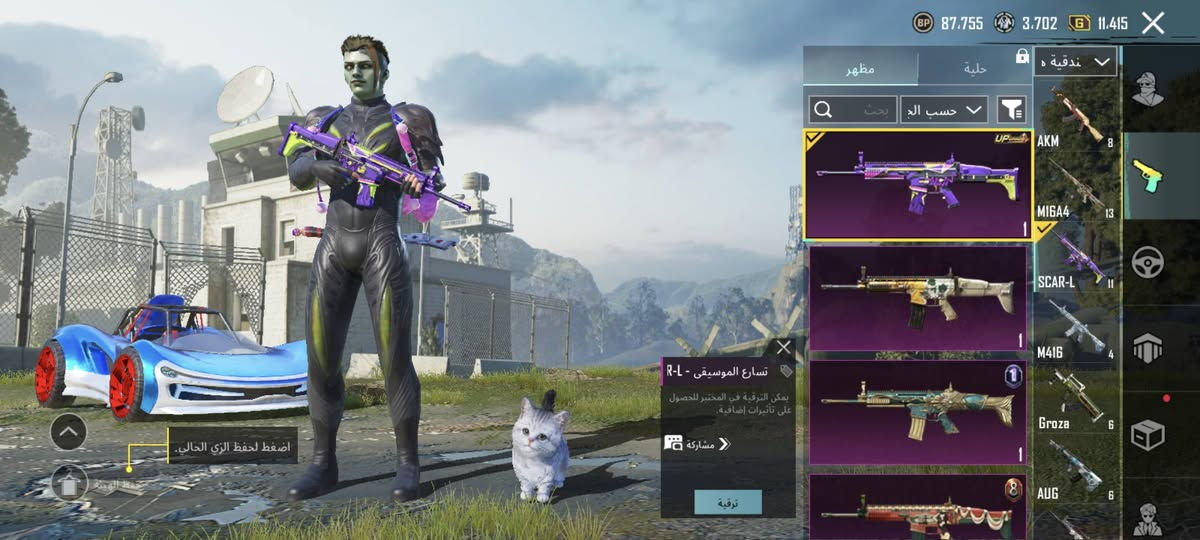1200x540 pixels.
Task: Open the حسب sort dropdown
Action: pos(943,109)
